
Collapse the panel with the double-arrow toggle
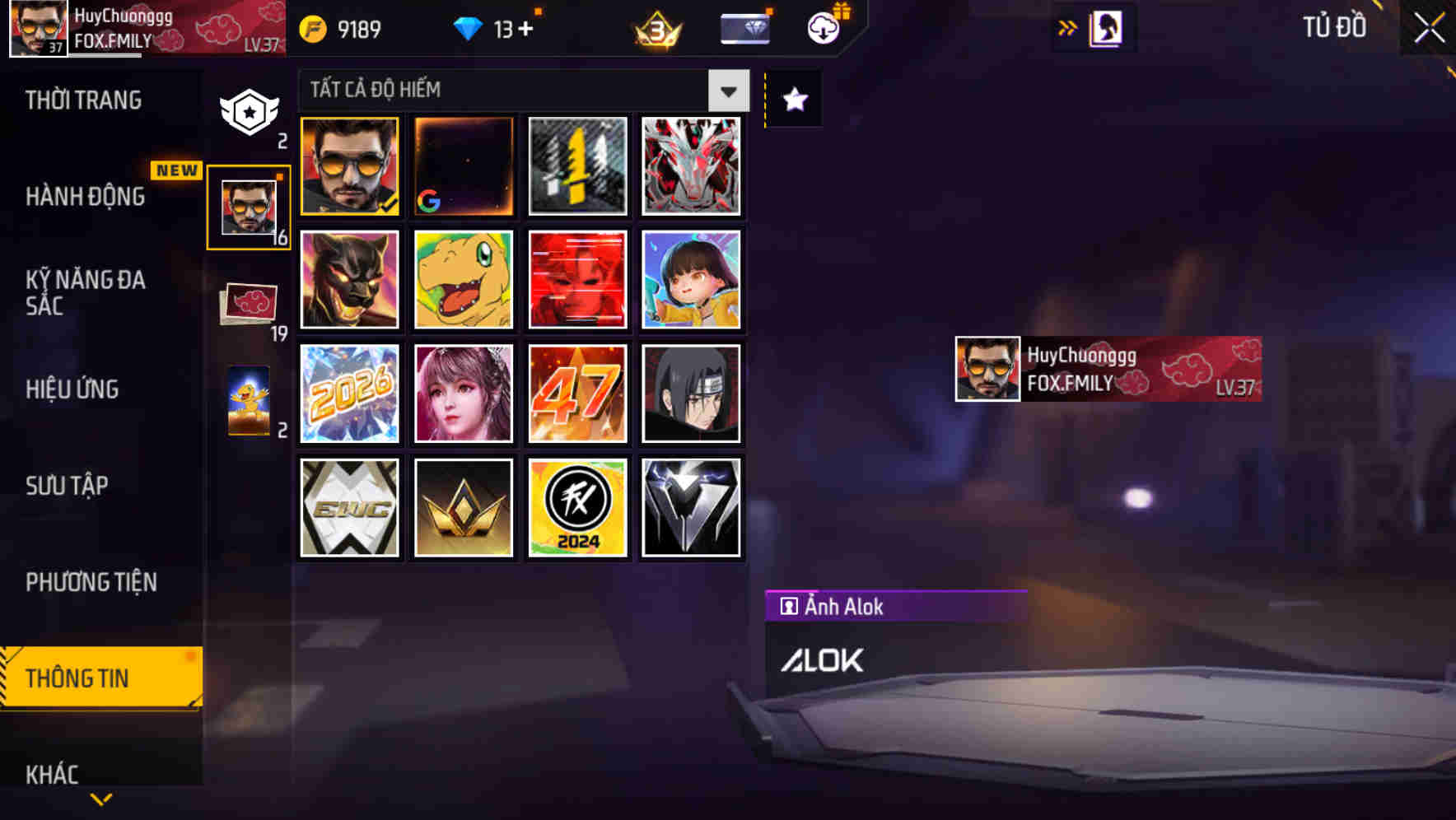[1066, 26]
